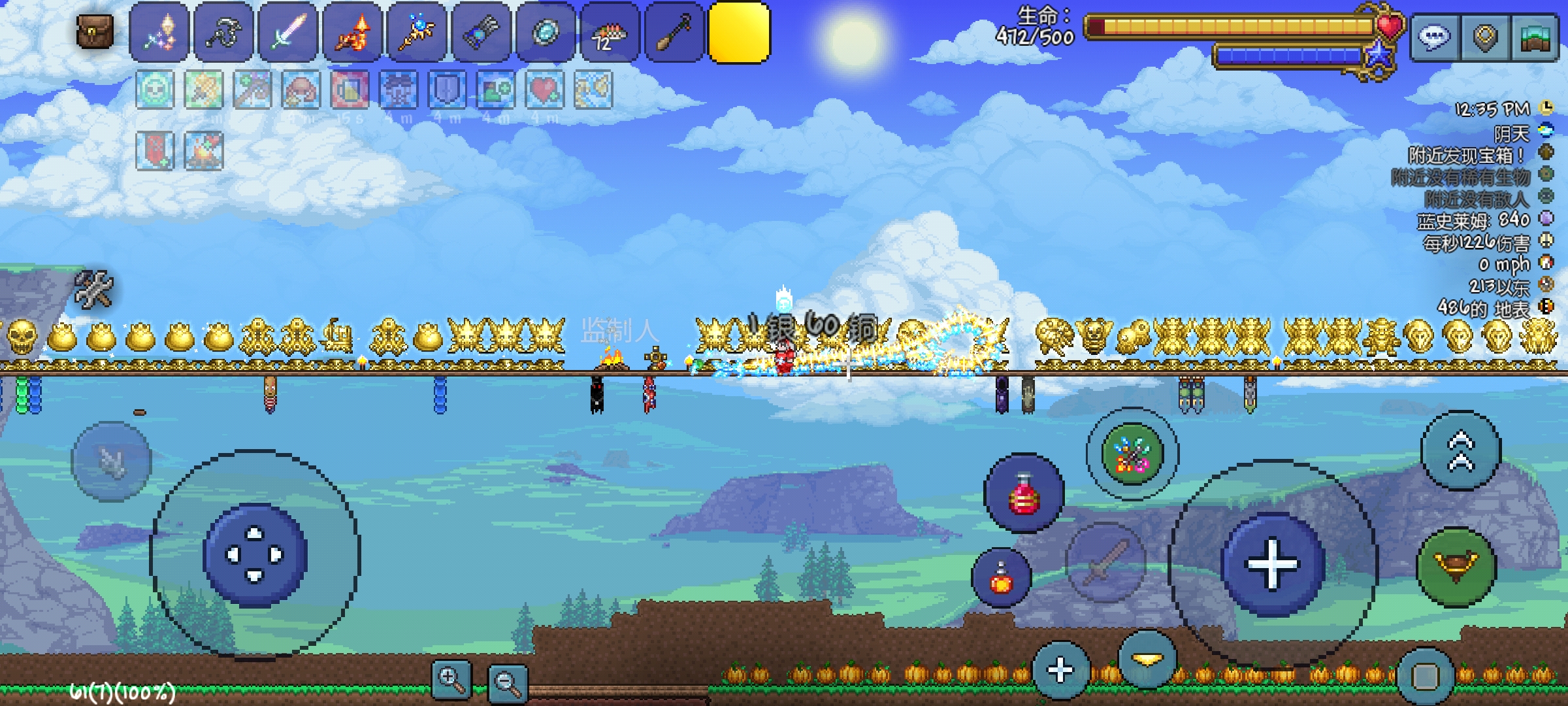Tap the double-arrow jump button

pos(1461,451)
